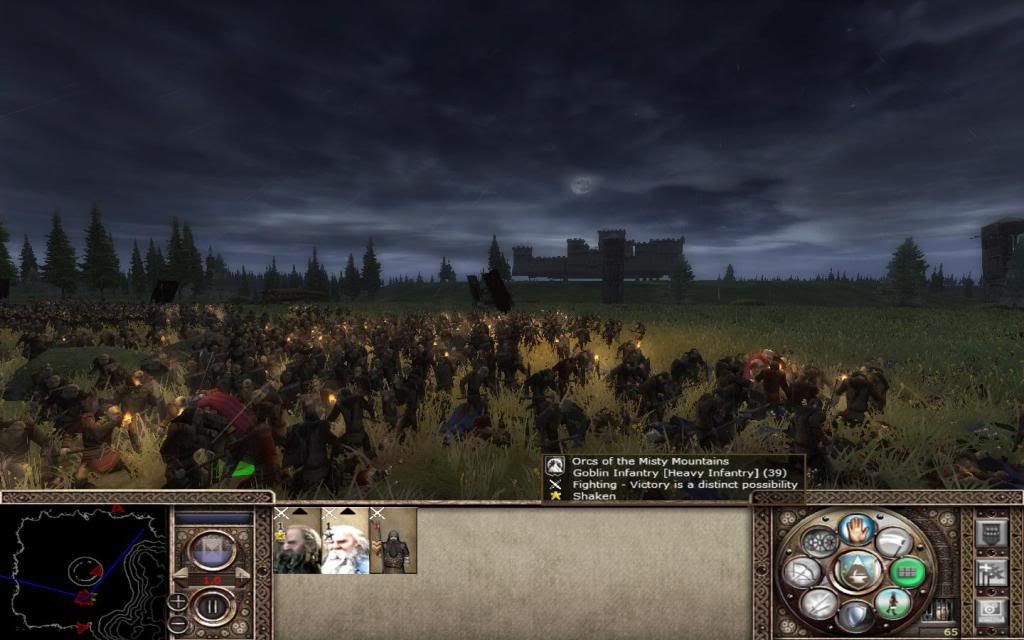The height and width of the screenshot is (640, 1024).
Task: Click the central faction crest button
Action: (x=856, y=572)
